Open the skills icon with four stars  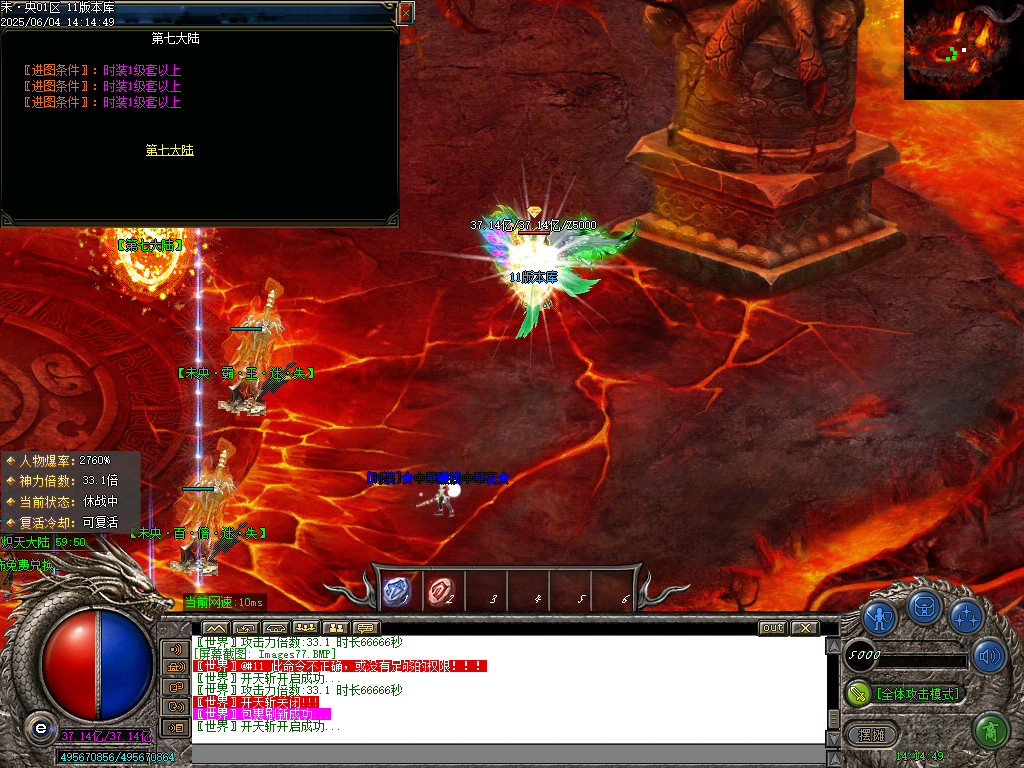pos(966,617)
